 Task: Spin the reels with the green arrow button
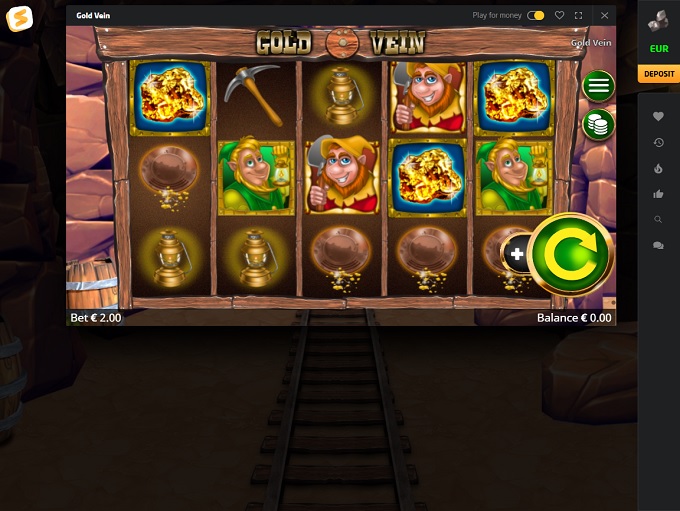[570, 254]
